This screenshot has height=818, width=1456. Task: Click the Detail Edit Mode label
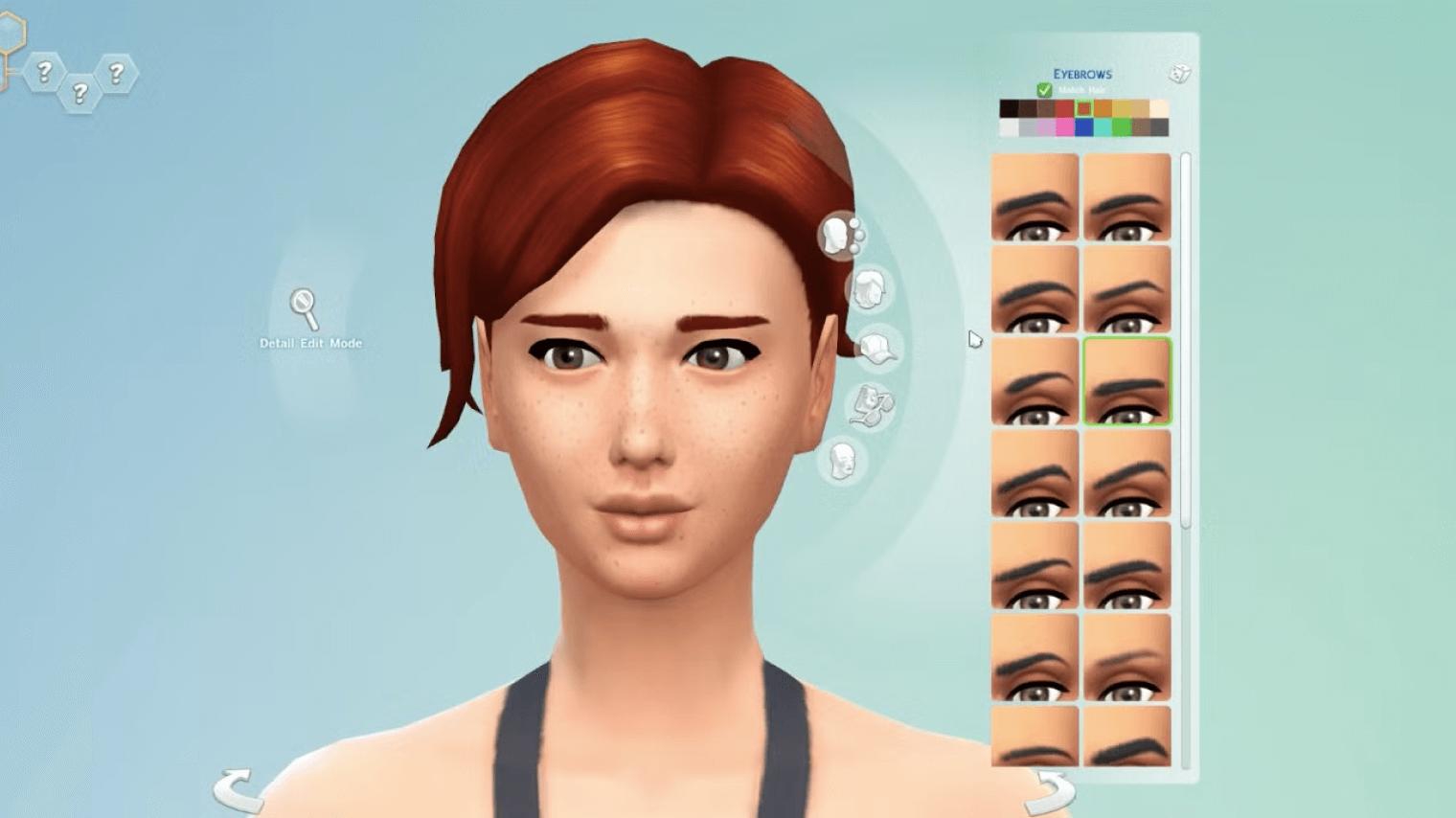[310, 342]
